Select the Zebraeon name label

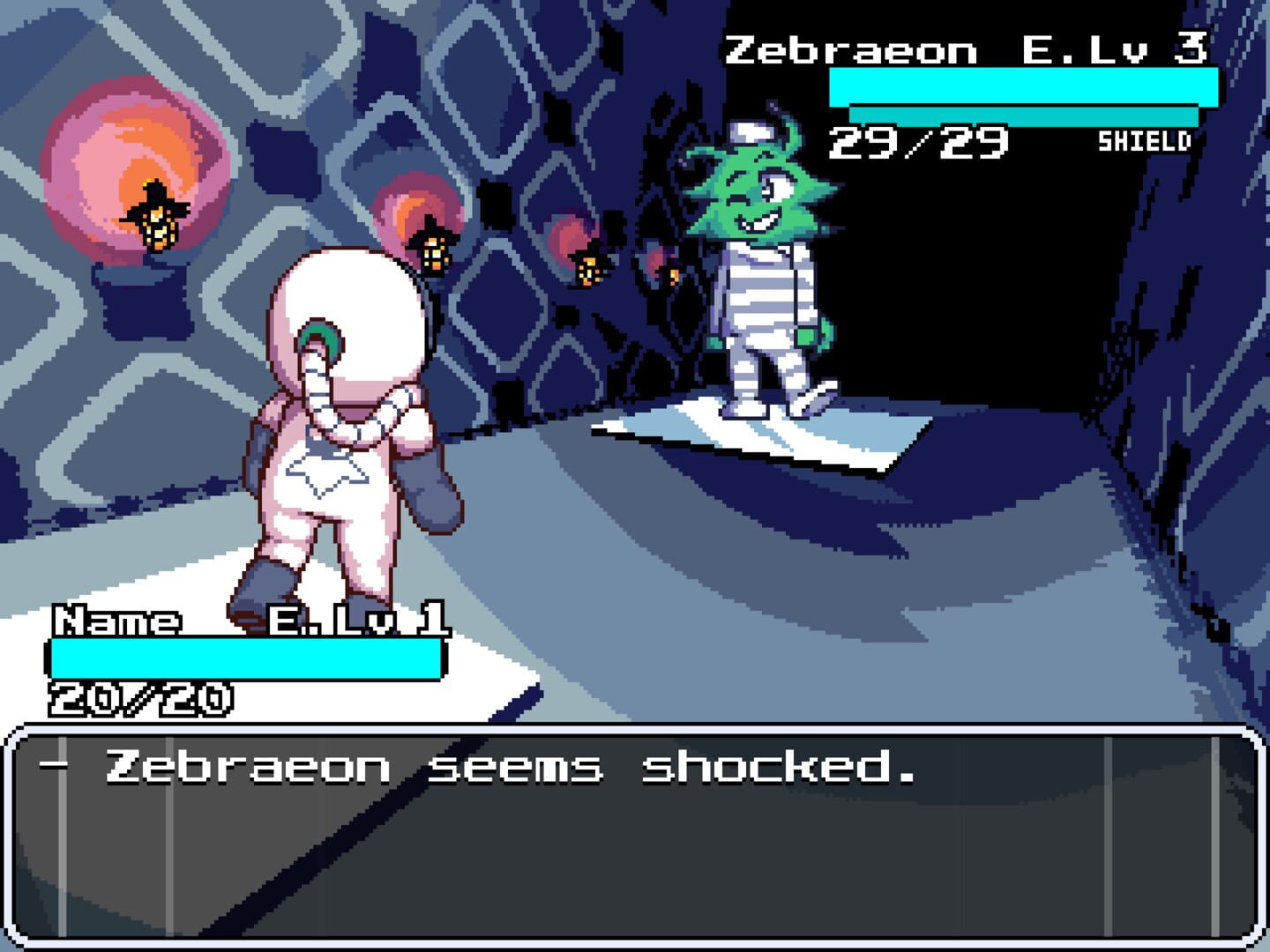point(851,48)
